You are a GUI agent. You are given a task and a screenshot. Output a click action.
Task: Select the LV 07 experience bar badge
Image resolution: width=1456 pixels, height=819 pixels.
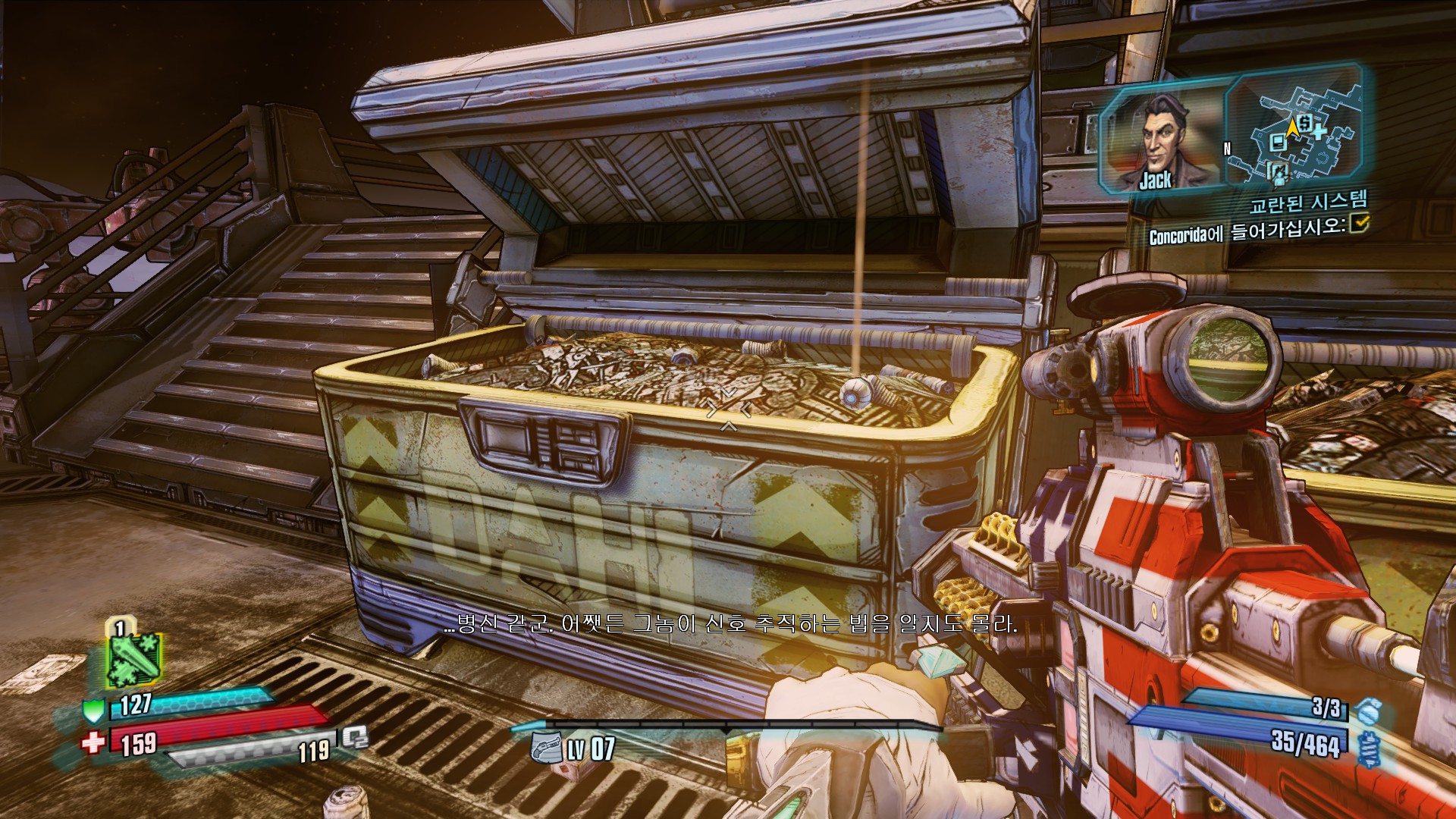pyautogui.click(x=546, y=748)
